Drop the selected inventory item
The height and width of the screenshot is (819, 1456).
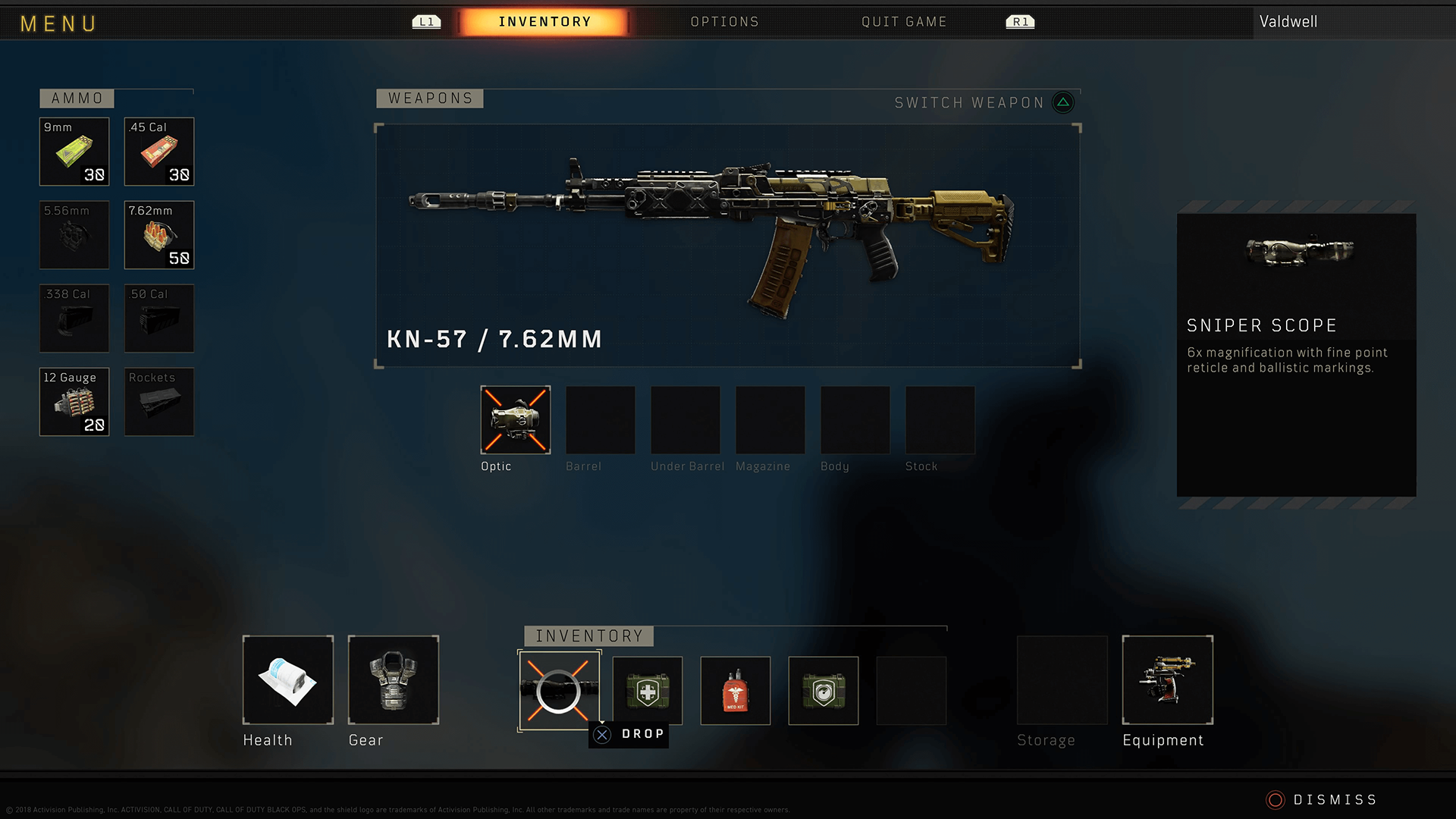[x=629, y=734]
